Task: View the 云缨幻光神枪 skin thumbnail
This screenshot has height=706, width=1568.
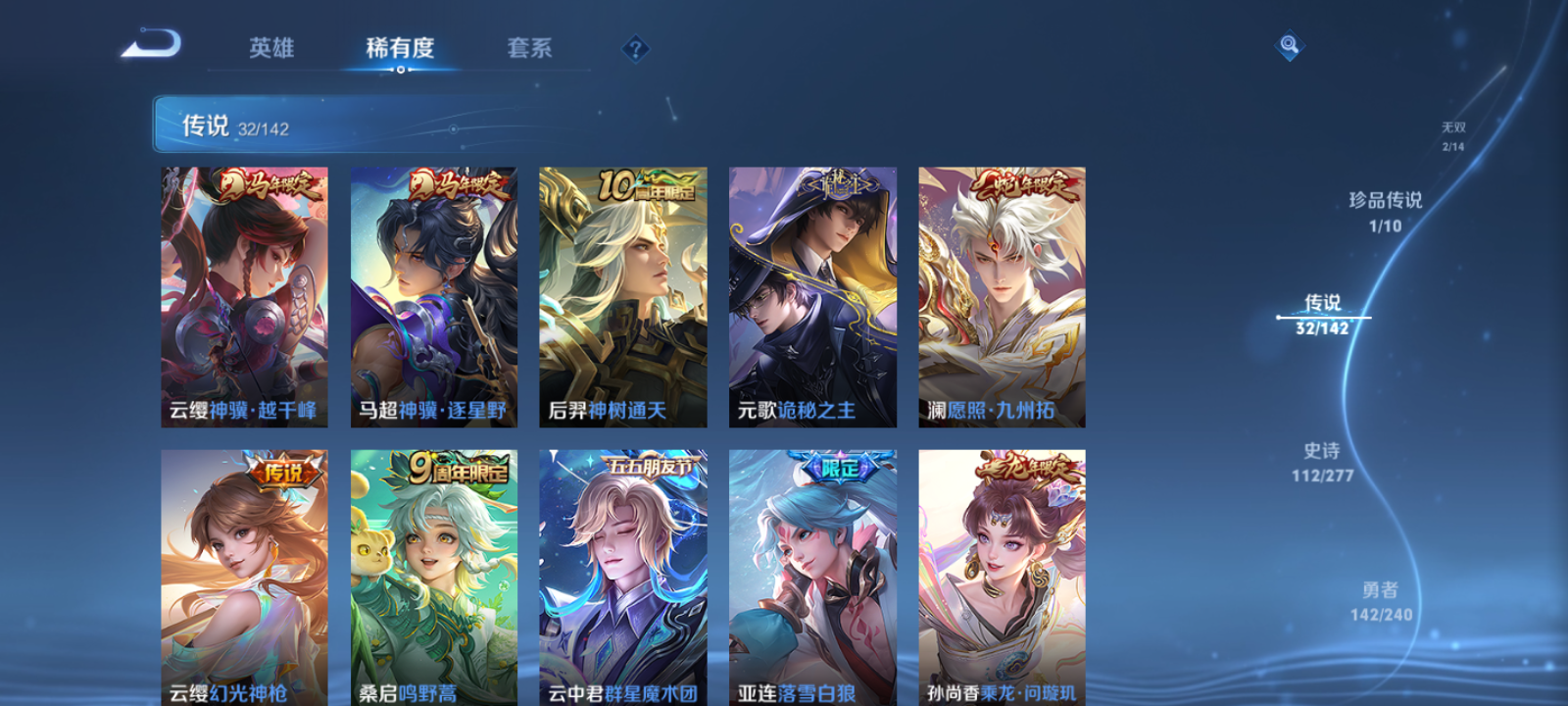Action: click(243, 579)
